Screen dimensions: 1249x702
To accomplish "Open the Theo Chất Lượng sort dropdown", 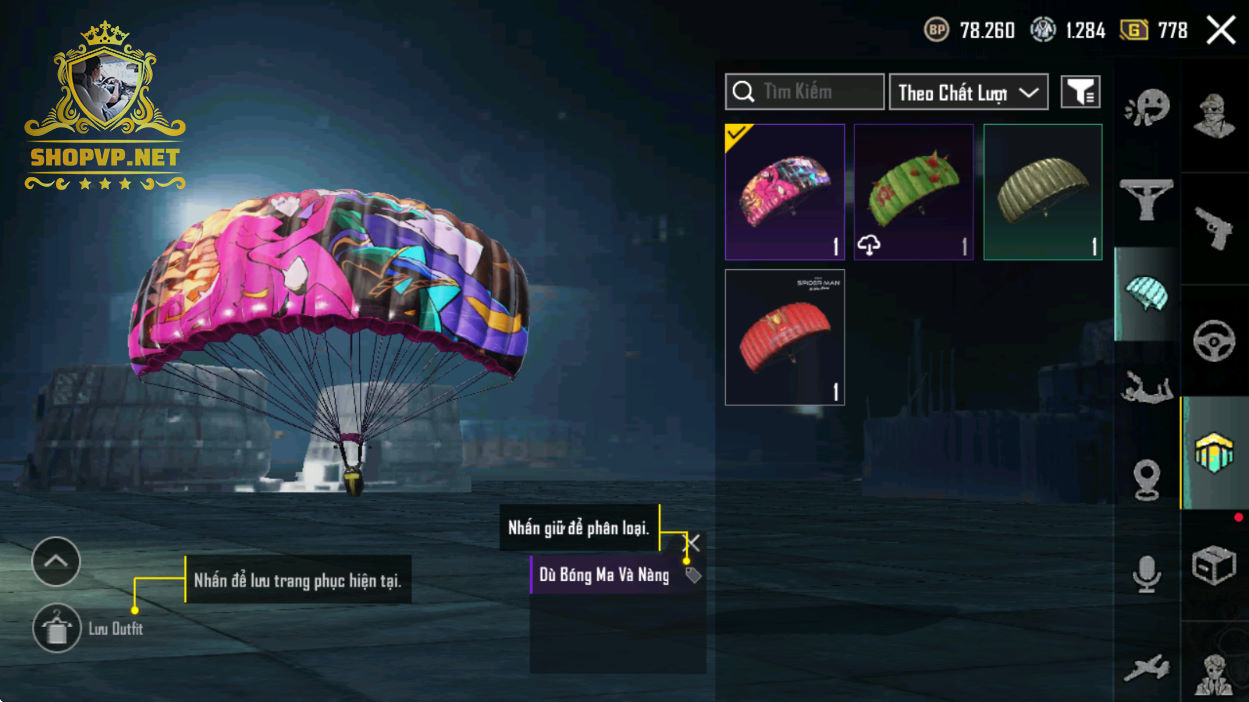I will point(968,92).
